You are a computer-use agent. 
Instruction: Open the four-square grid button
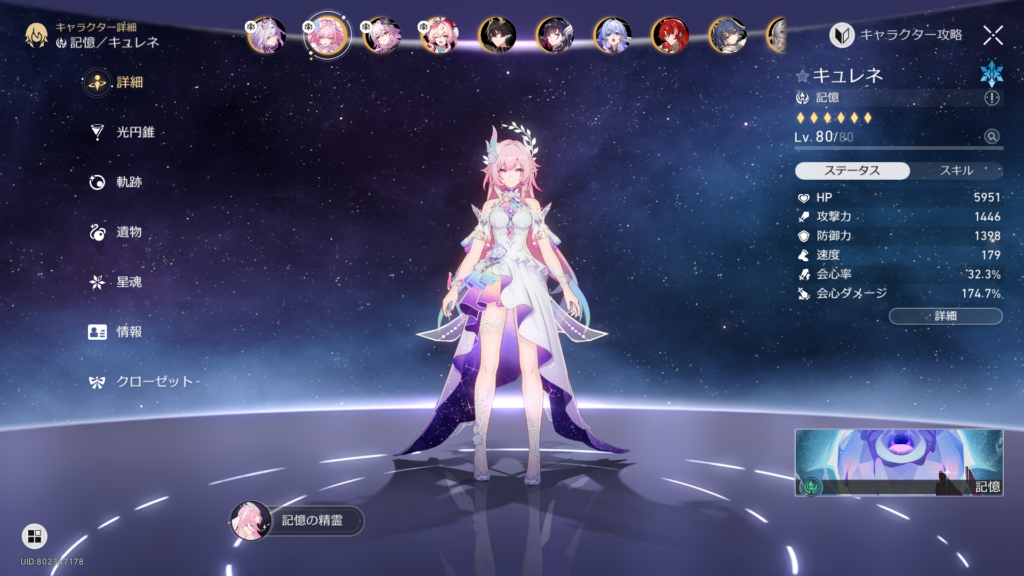(x=34, y=536)
